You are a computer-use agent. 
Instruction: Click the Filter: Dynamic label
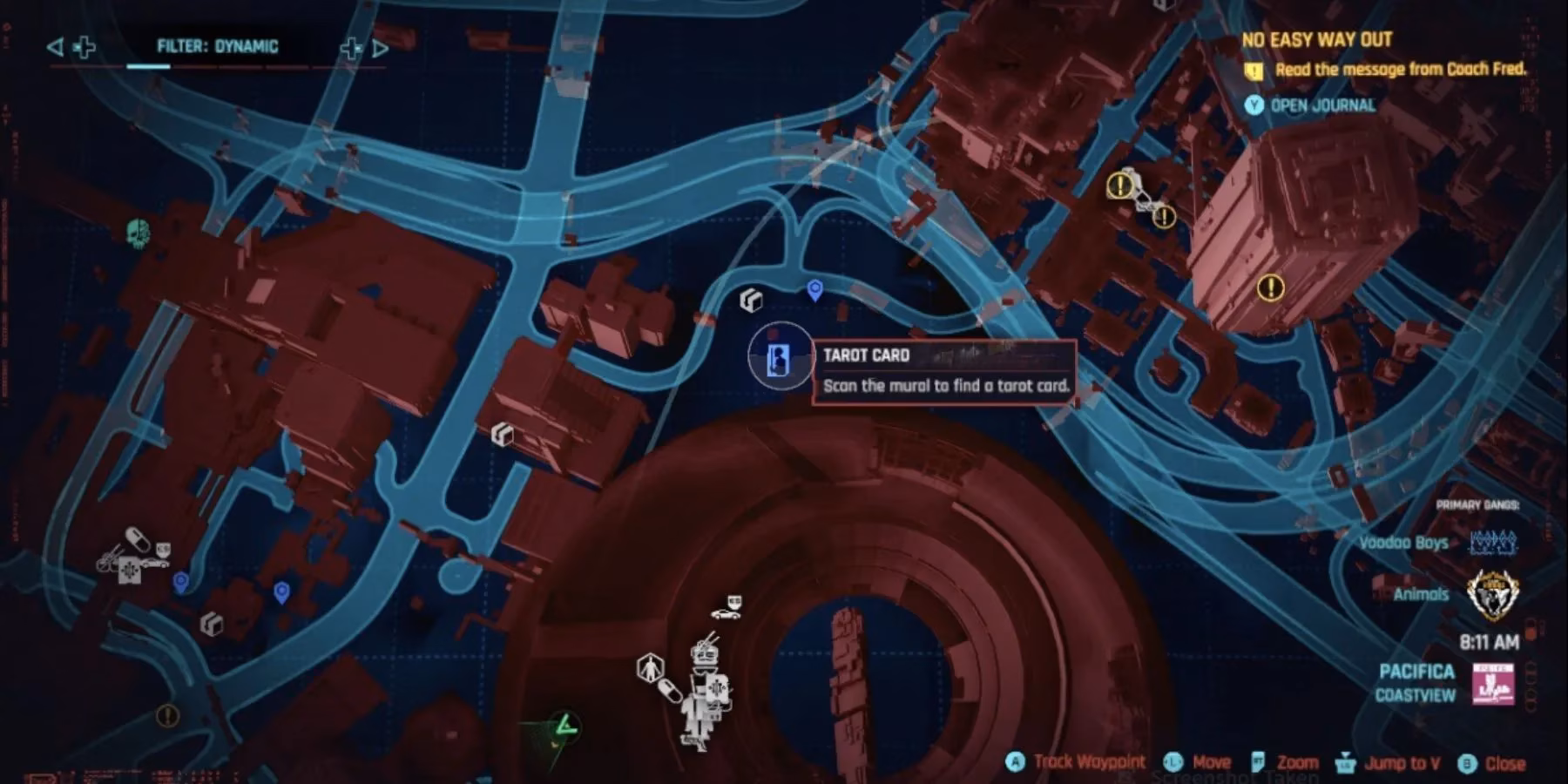217,47
